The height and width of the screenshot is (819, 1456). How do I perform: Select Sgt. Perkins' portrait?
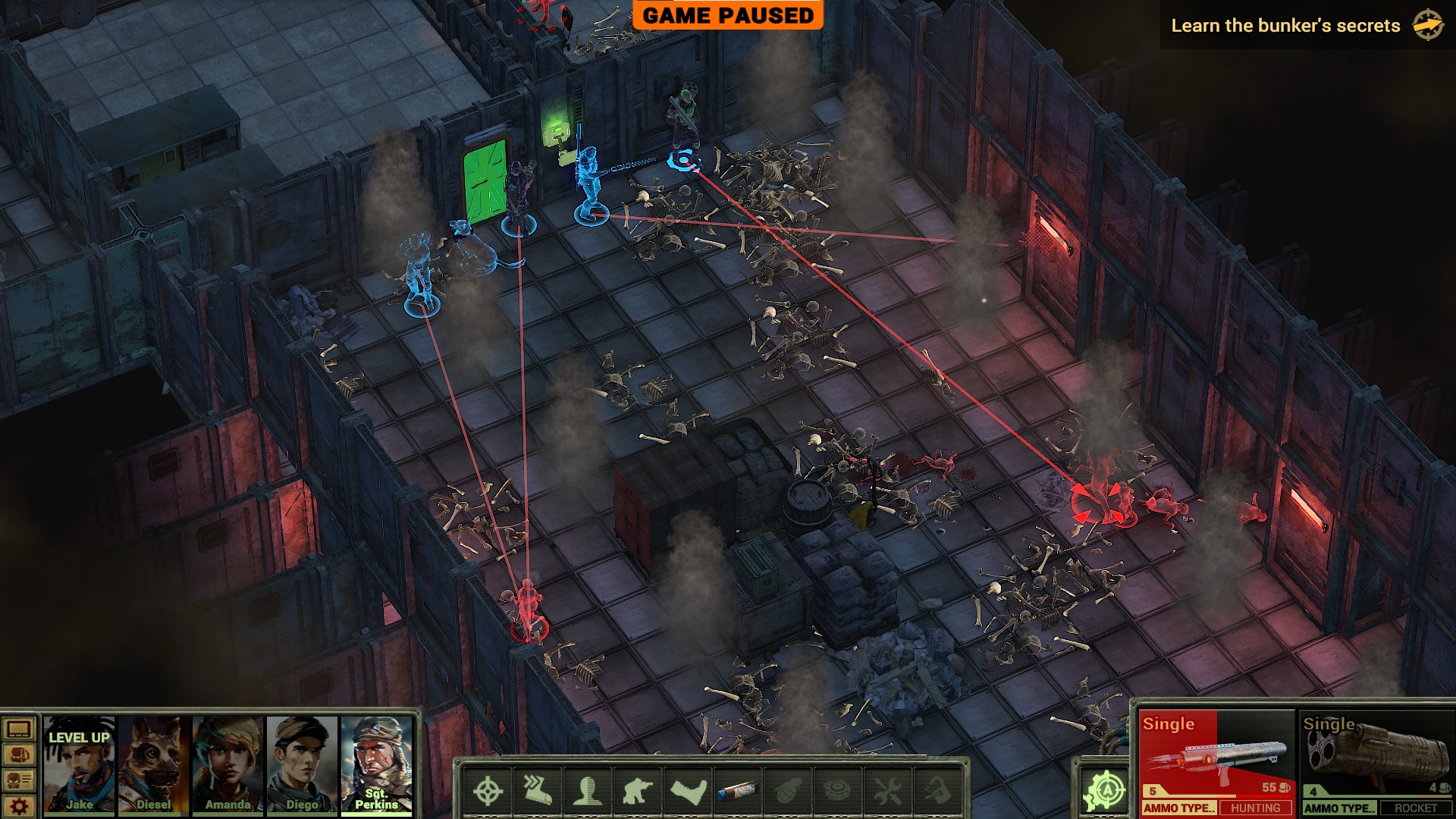coord(376,764)
